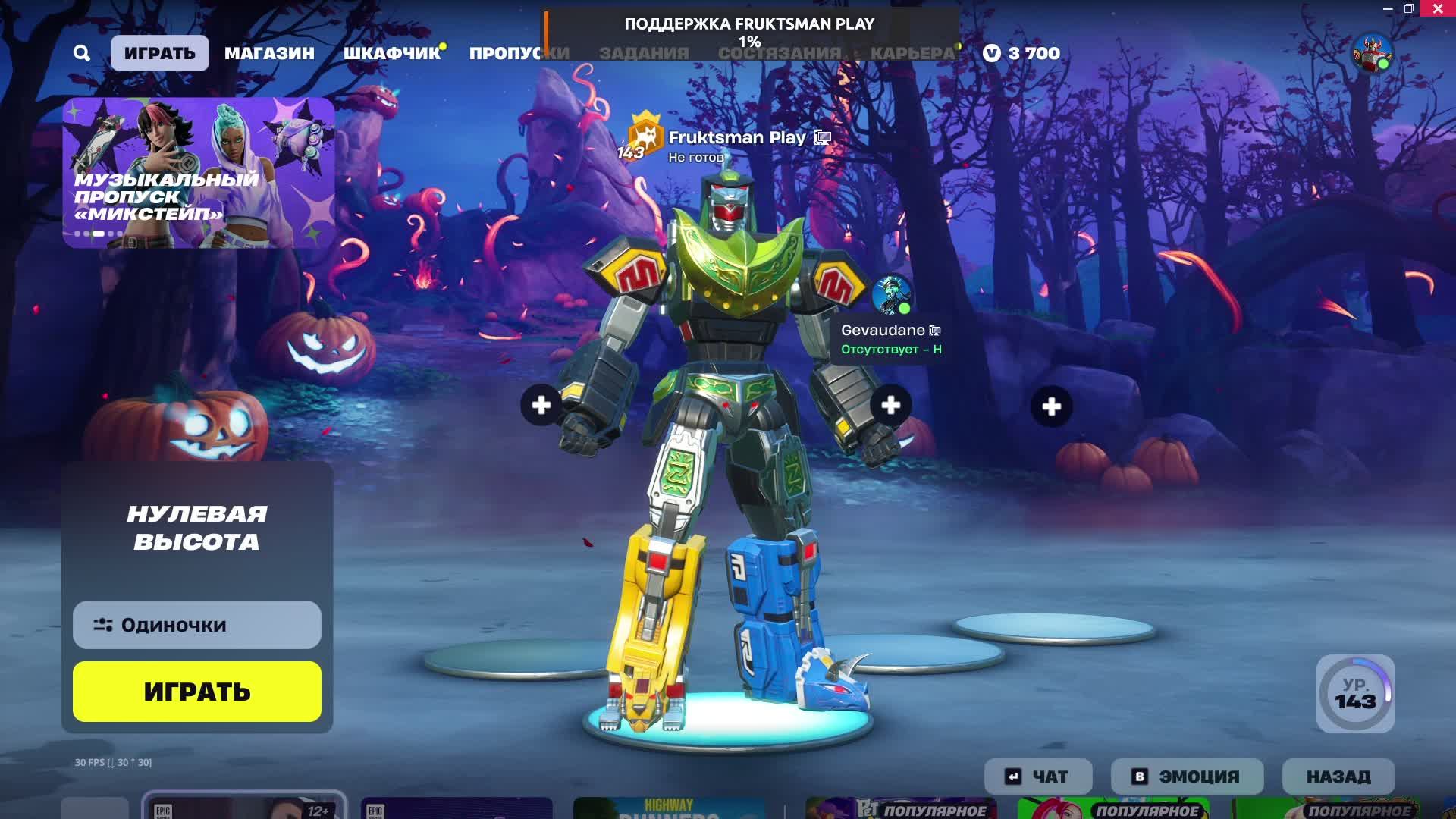Choose the ЭМОЦИЯ button

click(x=1187, y=777)
